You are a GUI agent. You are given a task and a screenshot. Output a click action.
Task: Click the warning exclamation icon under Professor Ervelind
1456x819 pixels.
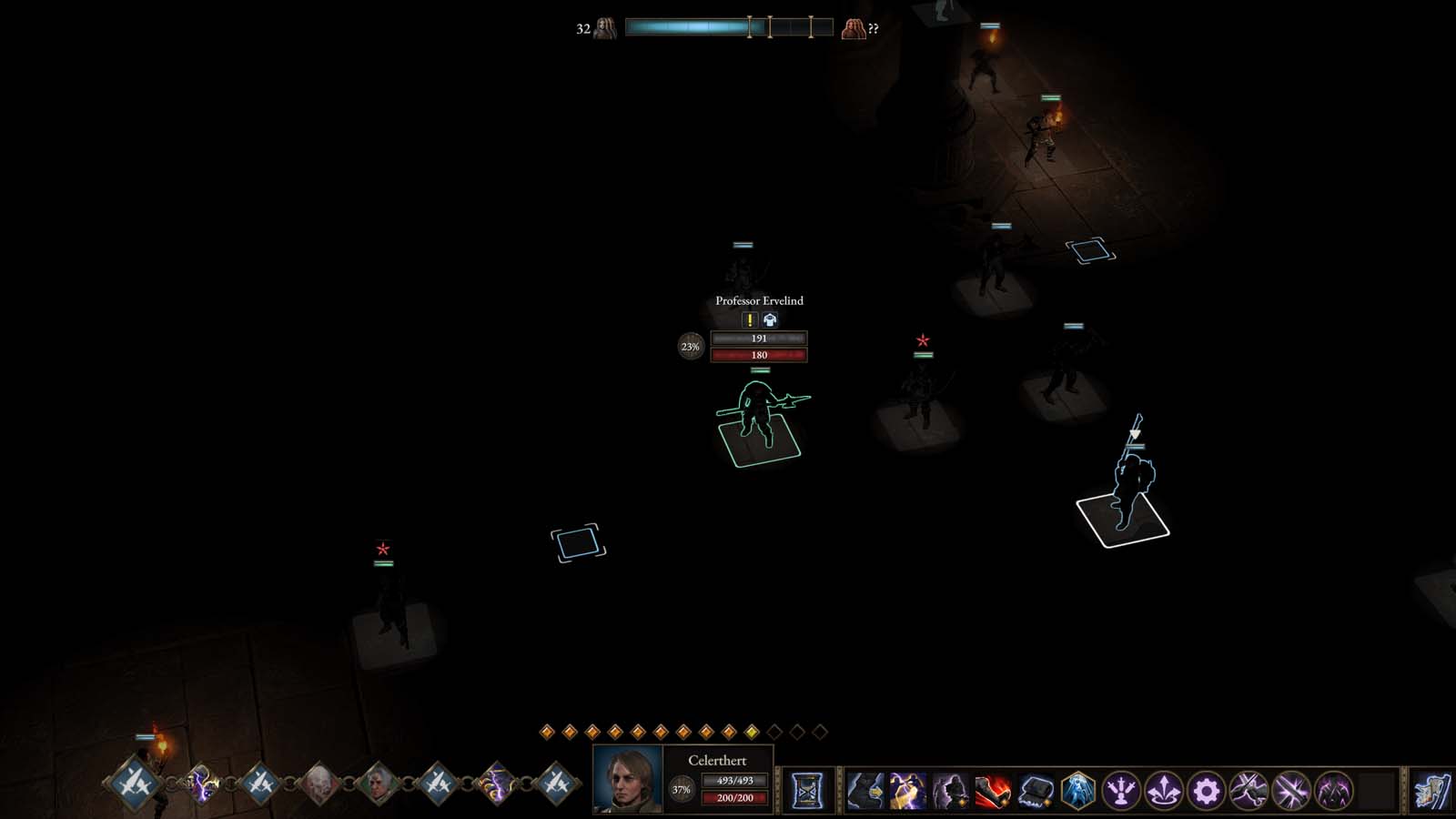pyautogui.click(x=748, y=319)
